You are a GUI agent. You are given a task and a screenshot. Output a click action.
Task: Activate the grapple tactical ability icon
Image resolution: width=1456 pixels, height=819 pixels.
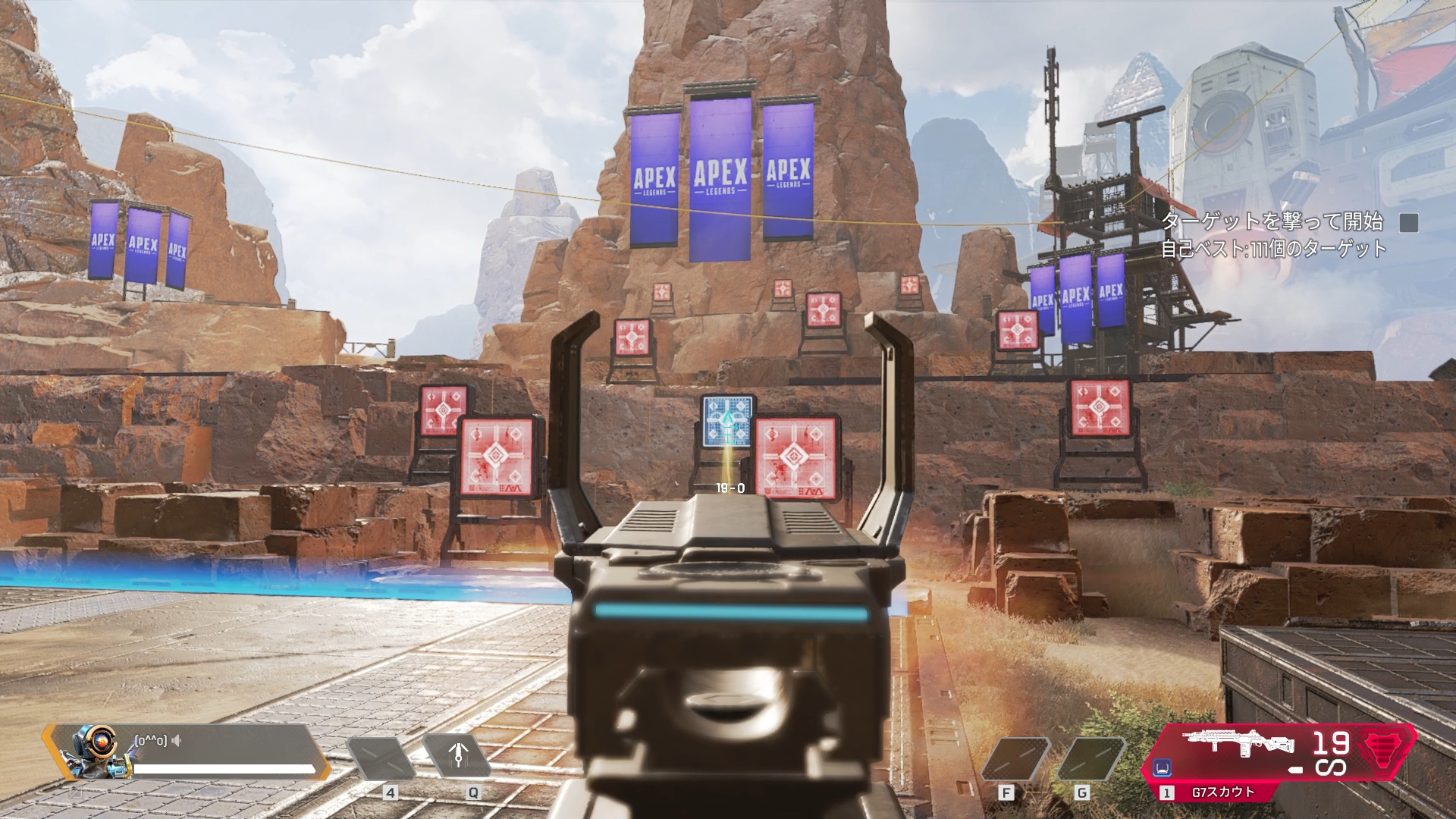[x=457, y=756]
